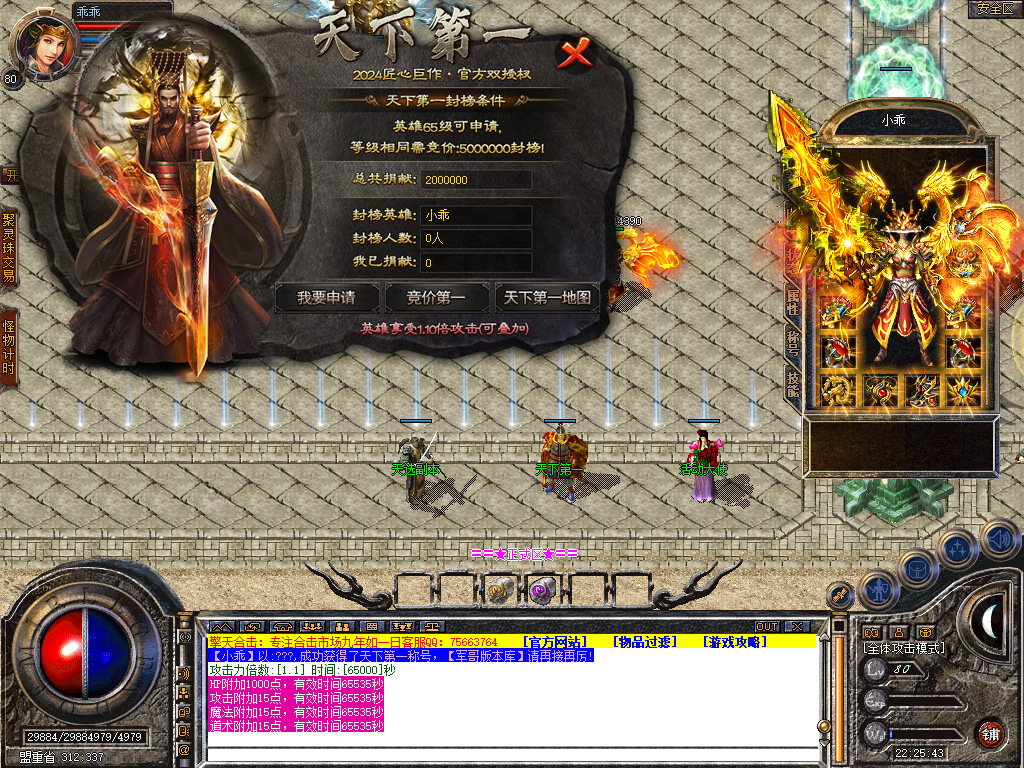Close the 天下第一 panel with red X

pyautogui.click(x=575, y=54)
